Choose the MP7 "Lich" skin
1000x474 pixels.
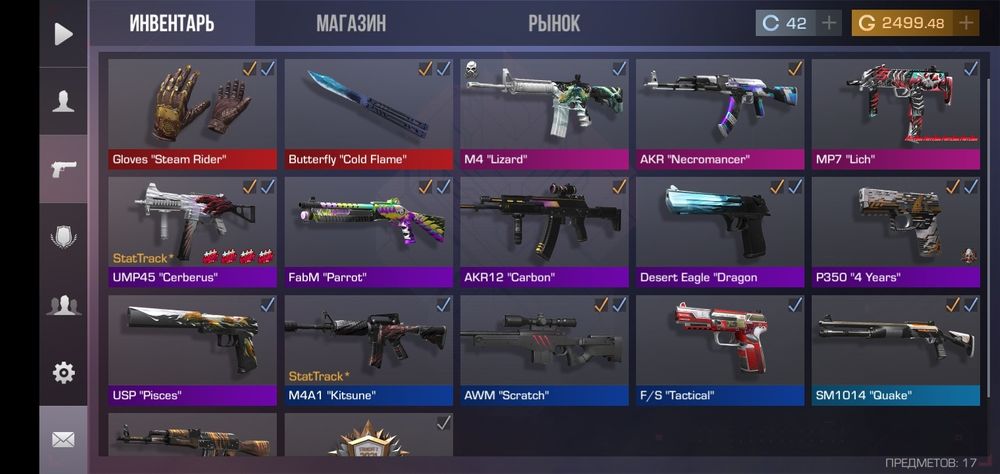[896, 112]
